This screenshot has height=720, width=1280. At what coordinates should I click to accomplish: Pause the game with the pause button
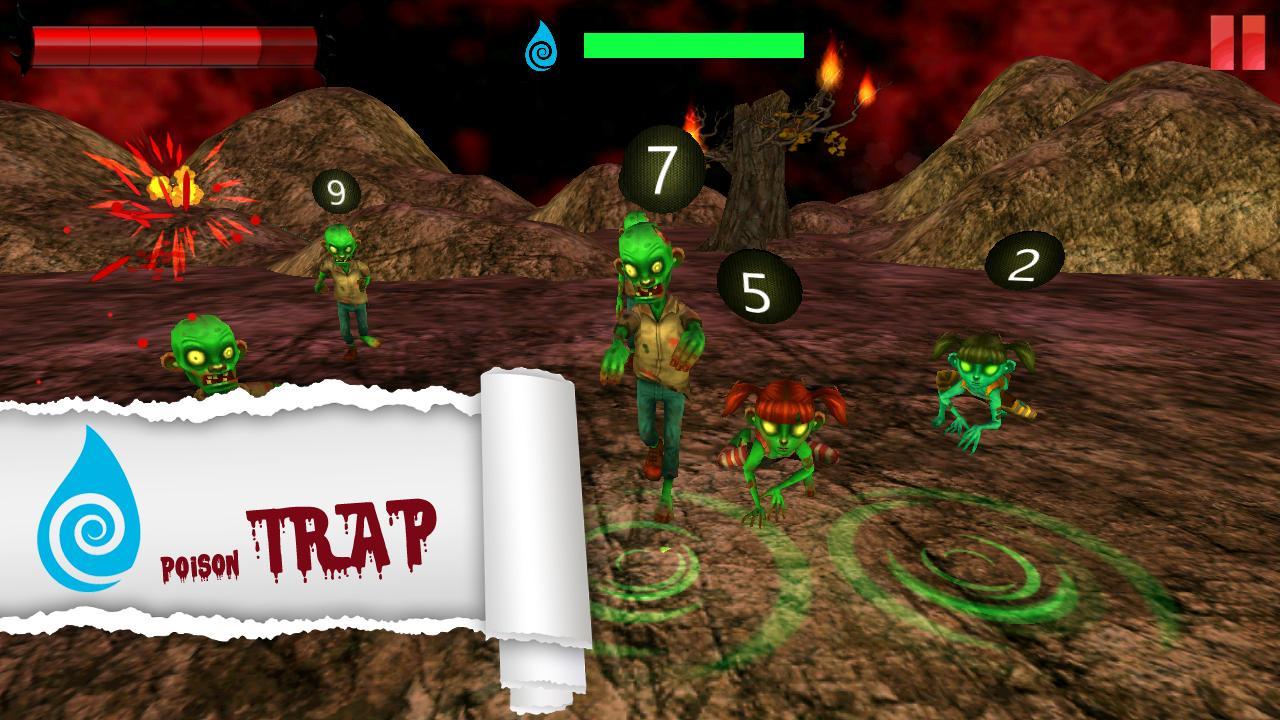tap(1237, 42)
